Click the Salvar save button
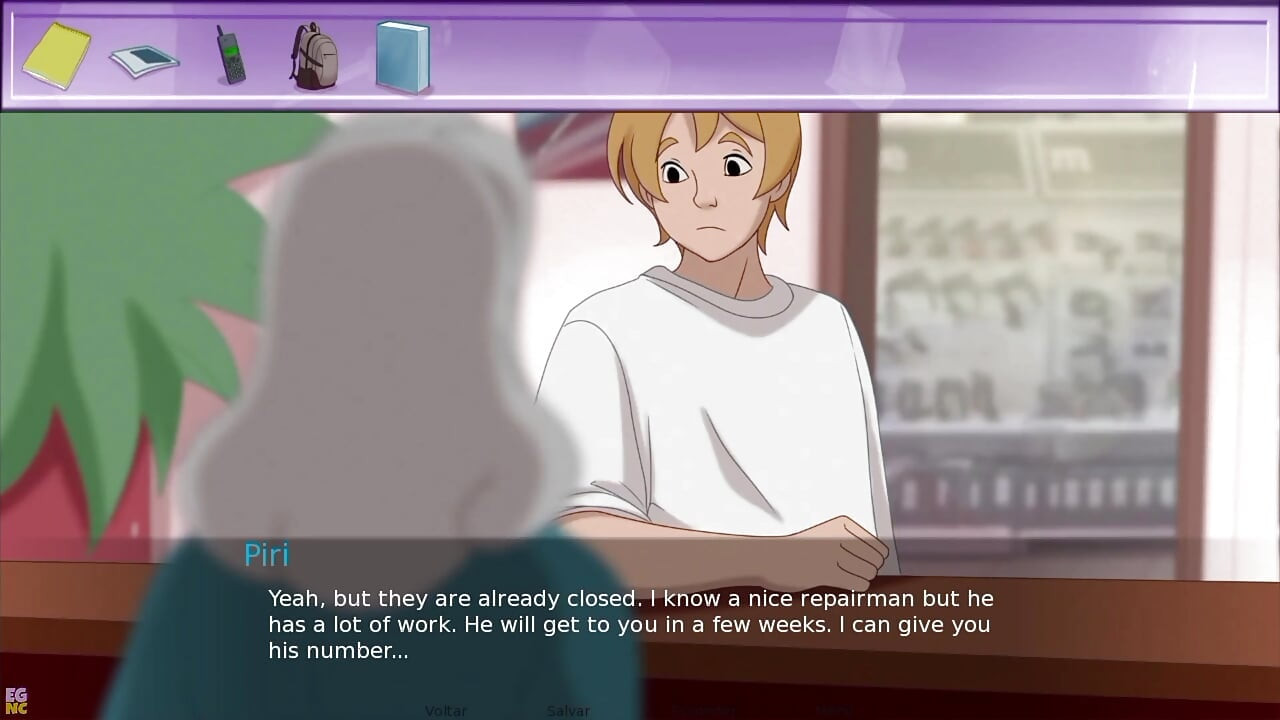1280x720 pixels. [568, 710]
